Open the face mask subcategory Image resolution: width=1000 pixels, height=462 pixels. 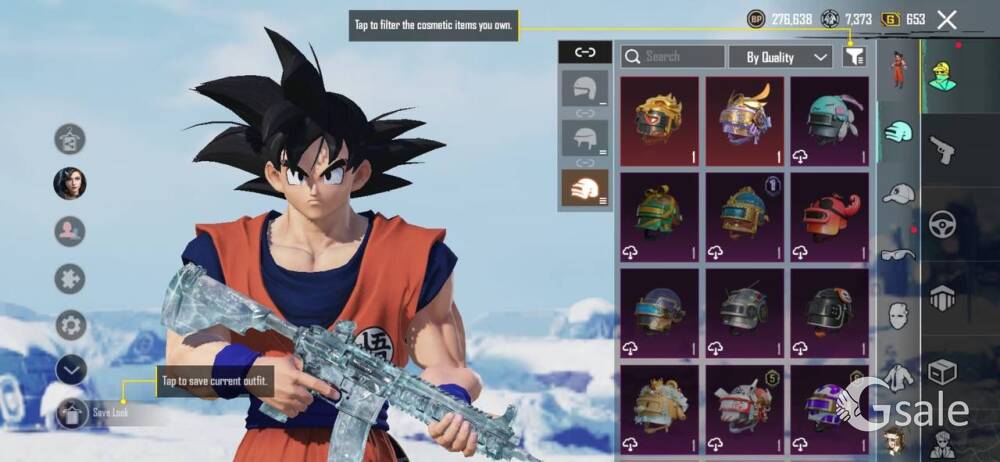point(898,317)
